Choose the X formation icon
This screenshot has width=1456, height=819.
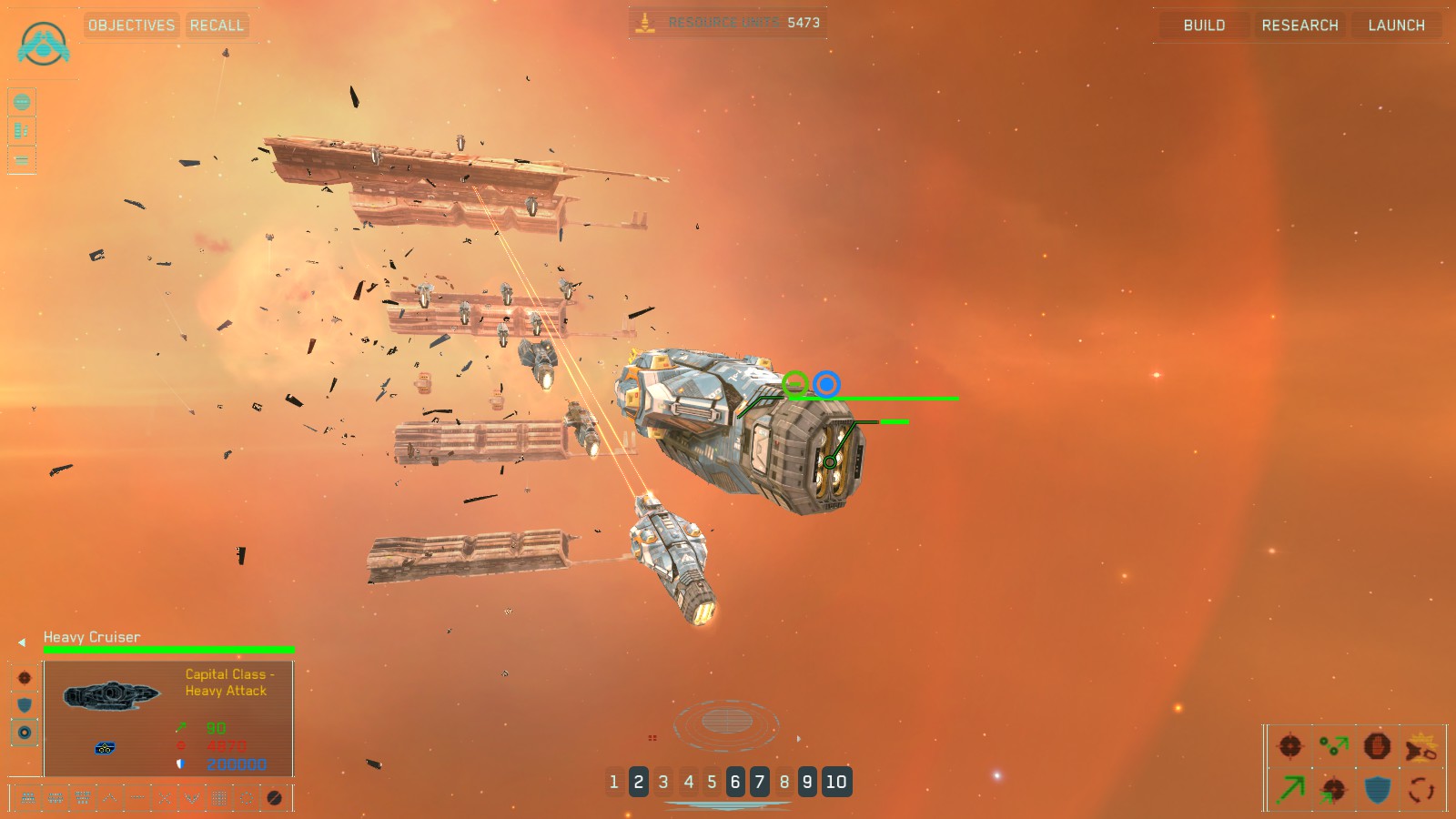tap(165, 798)
